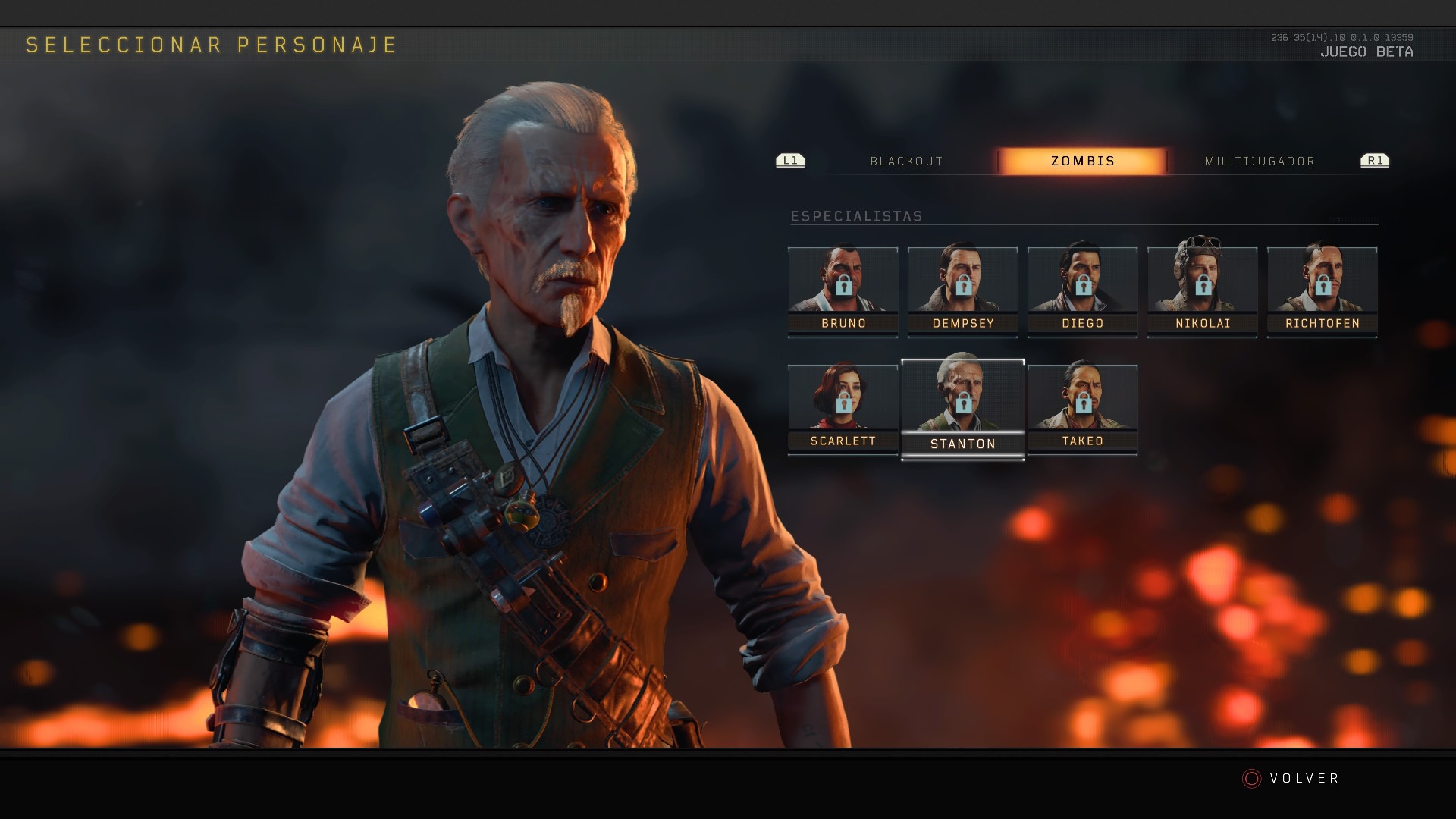
Task: Pick Scarlett from the character grid
Action: pyautogui.click(x=843, y=409)
